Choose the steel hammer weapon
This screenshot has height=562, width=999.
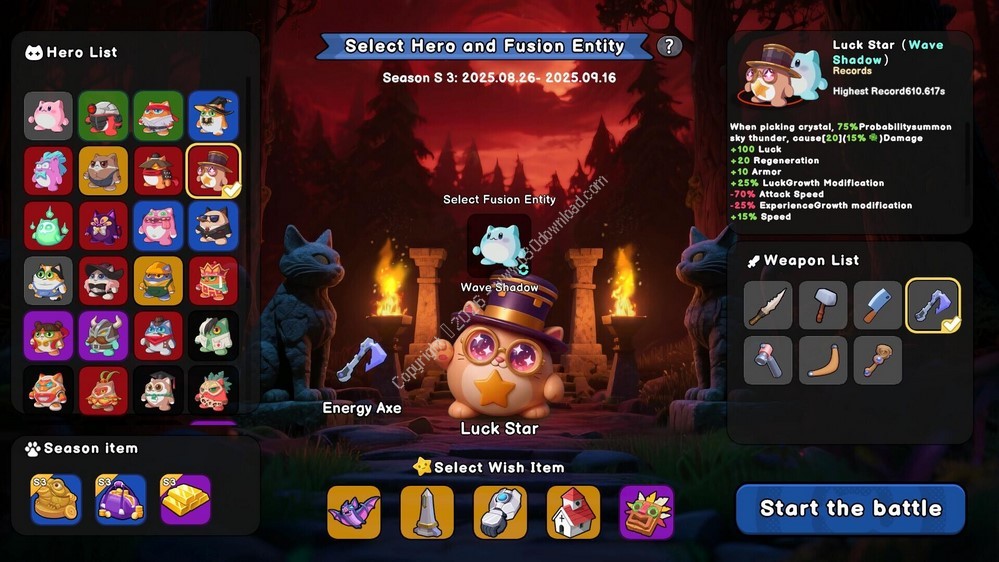[823, 305]
